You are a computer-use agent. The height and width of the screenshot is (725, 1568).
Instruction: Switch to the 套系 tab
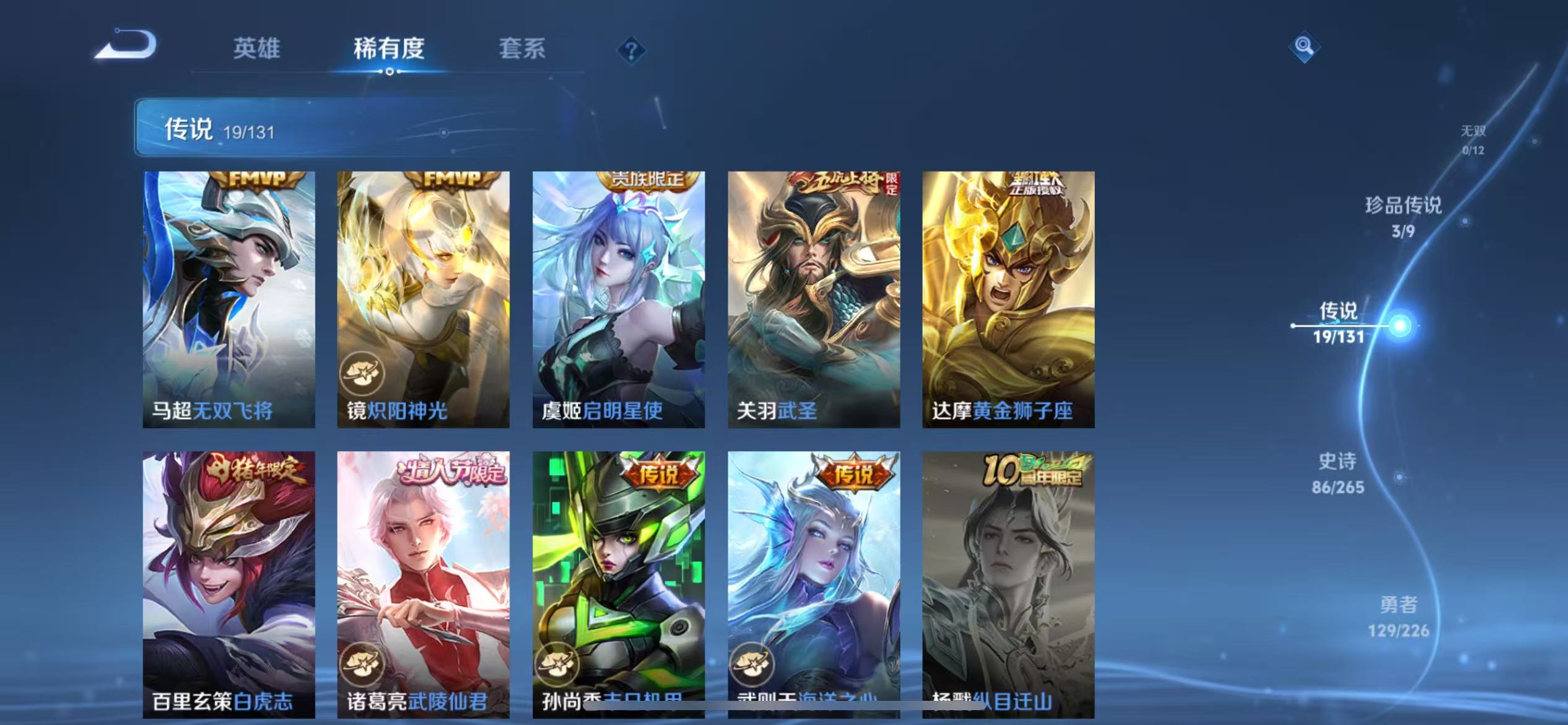pos(522,48)
